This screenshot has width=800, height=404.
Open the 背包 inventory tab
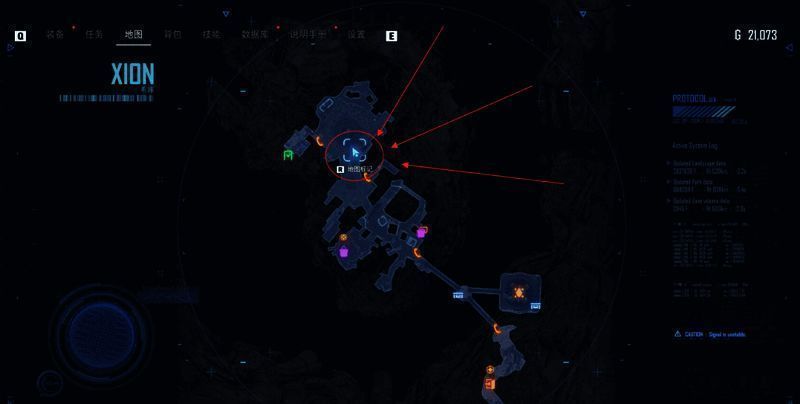point(173,35)
